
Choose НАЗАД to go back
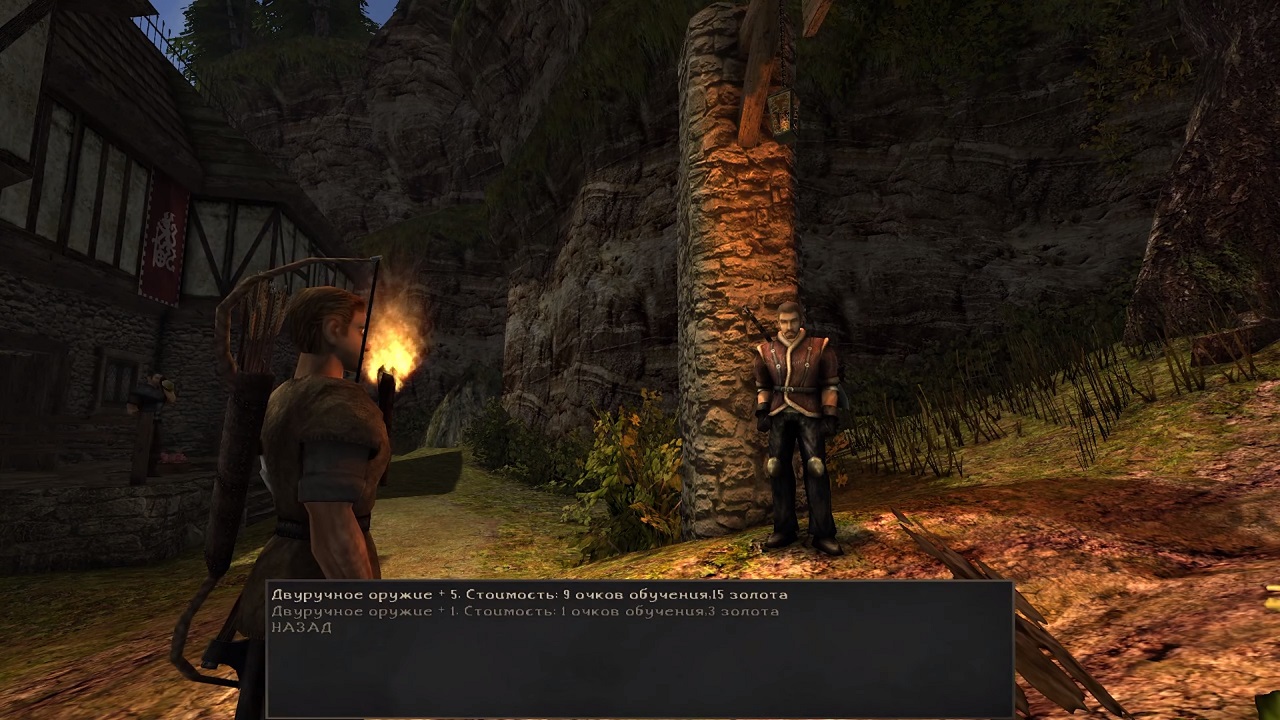tap(301, 627)
